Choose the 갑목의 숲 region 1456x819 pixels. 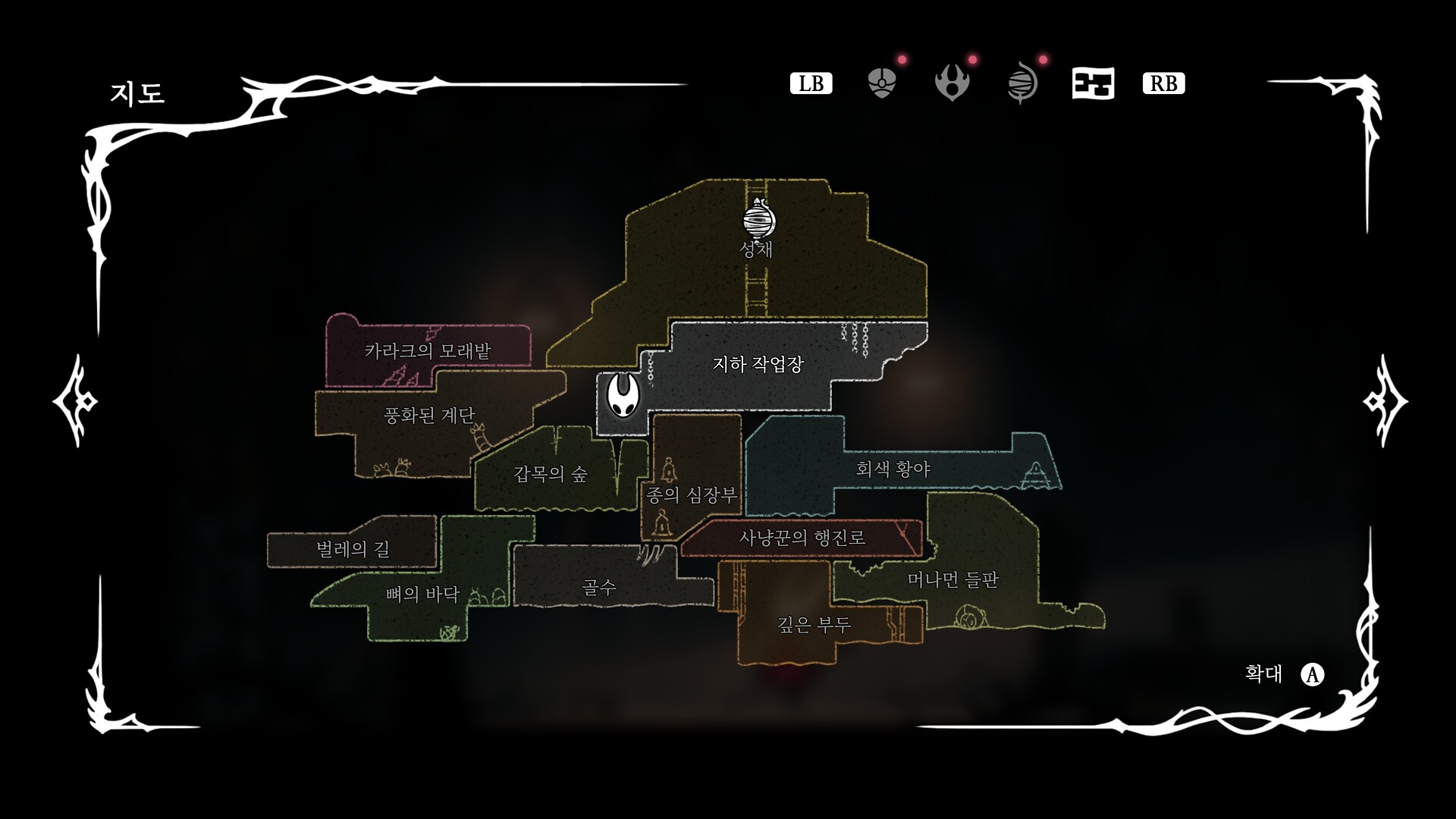(551, 475)
